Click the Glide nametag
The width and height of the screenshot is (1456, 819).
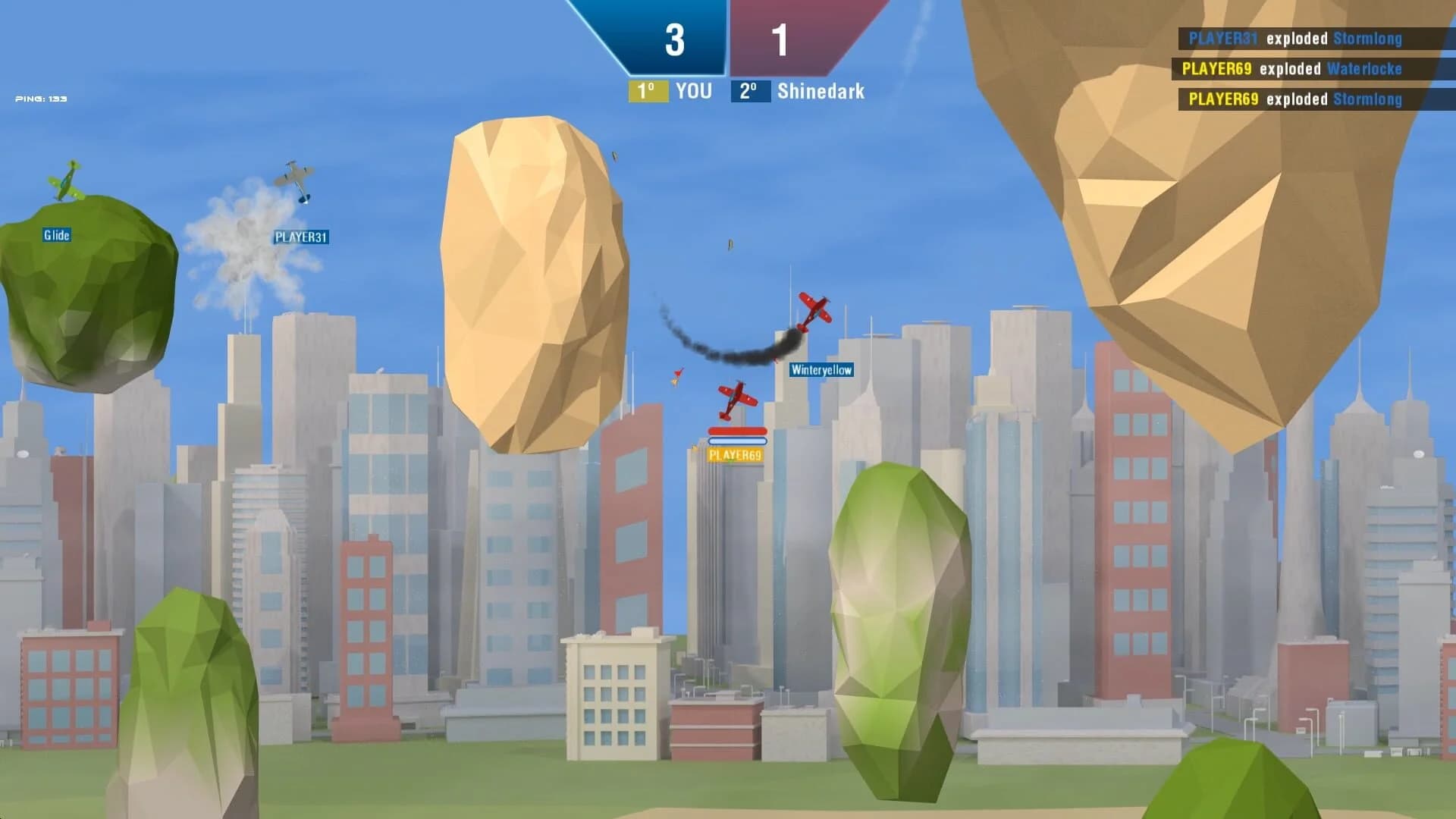point(56,236)
